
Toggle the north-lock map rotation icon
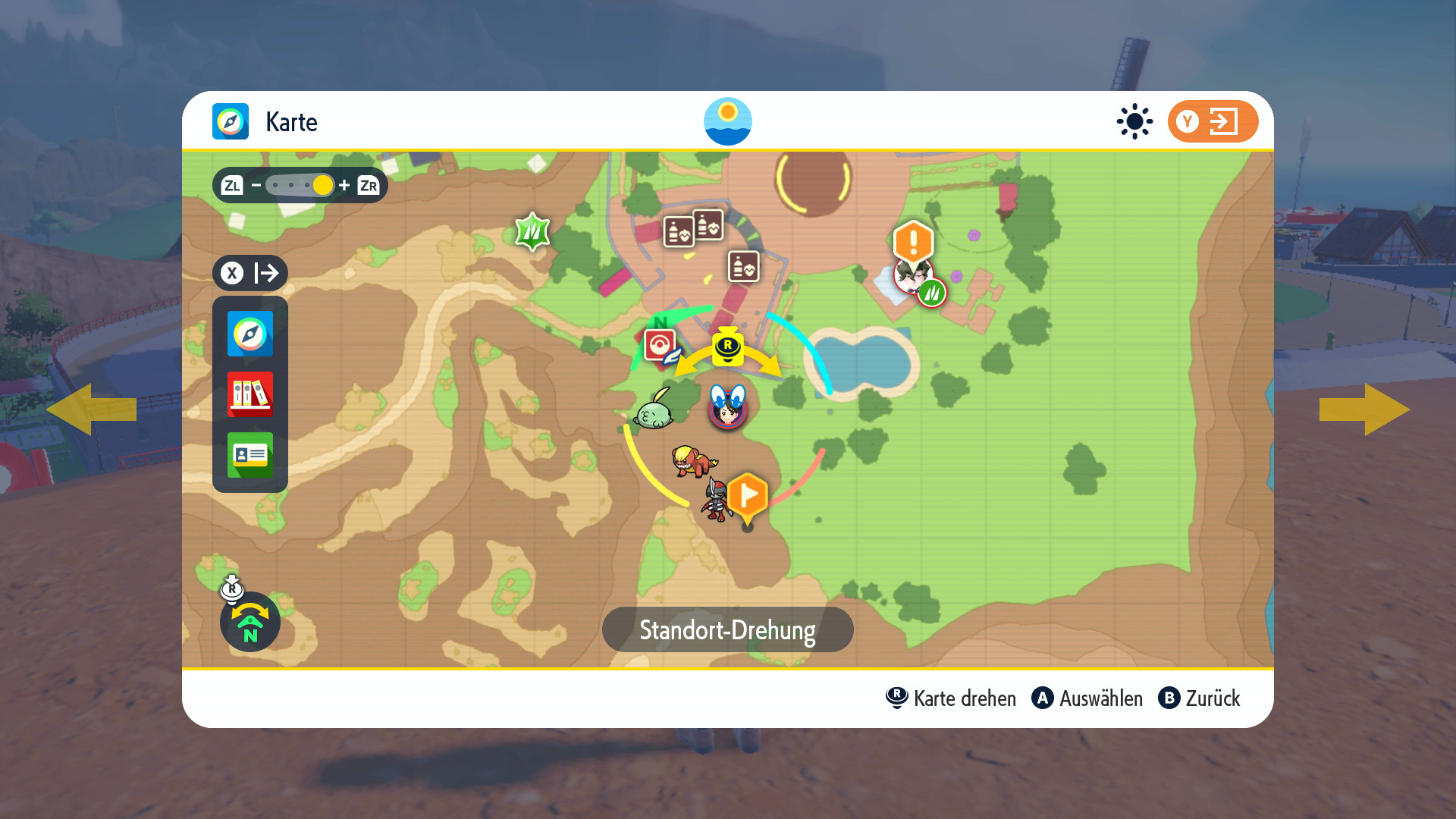(x=250, y=622)
